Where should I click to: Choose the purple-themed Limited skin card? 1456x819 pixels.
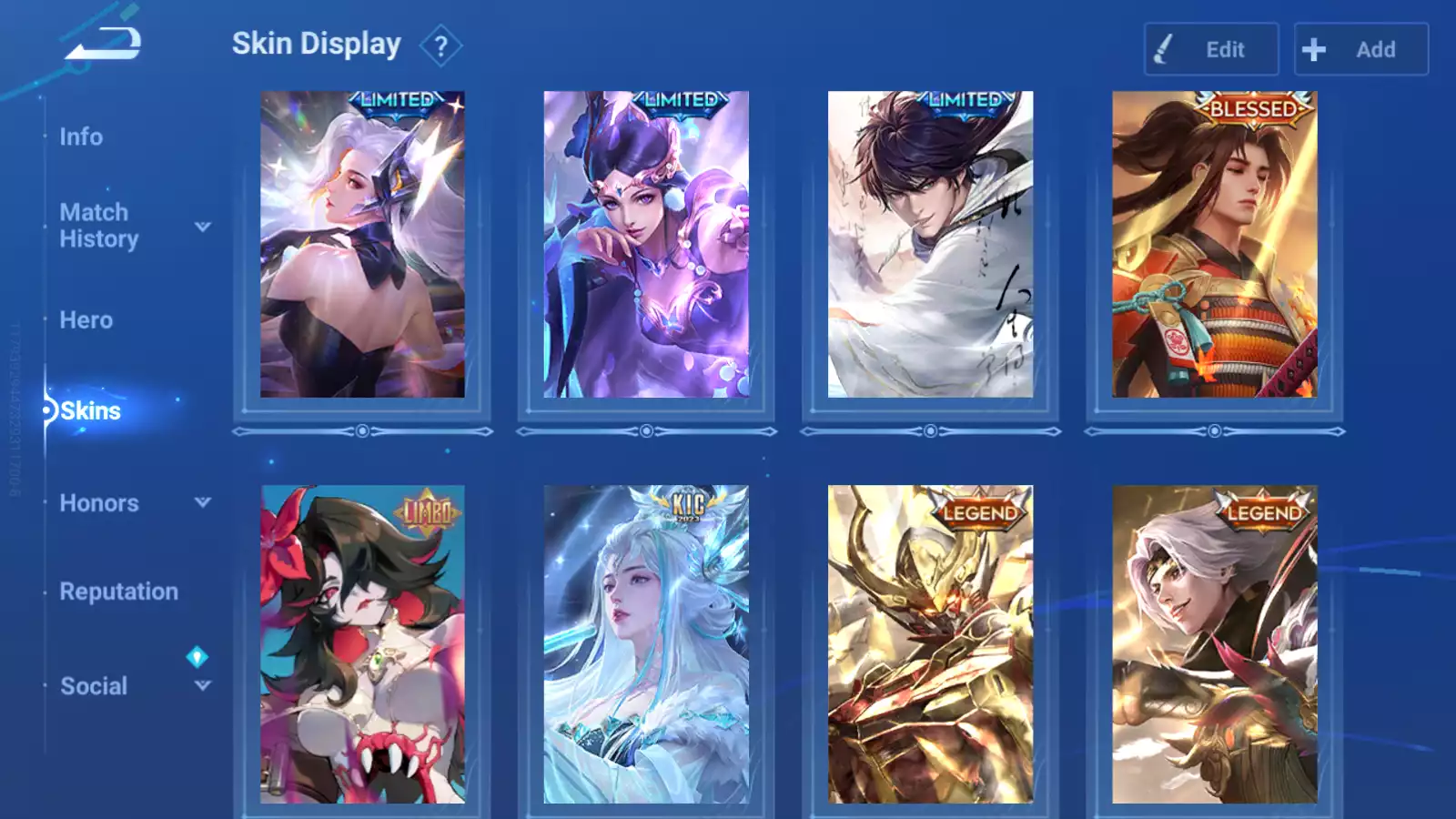646,244
